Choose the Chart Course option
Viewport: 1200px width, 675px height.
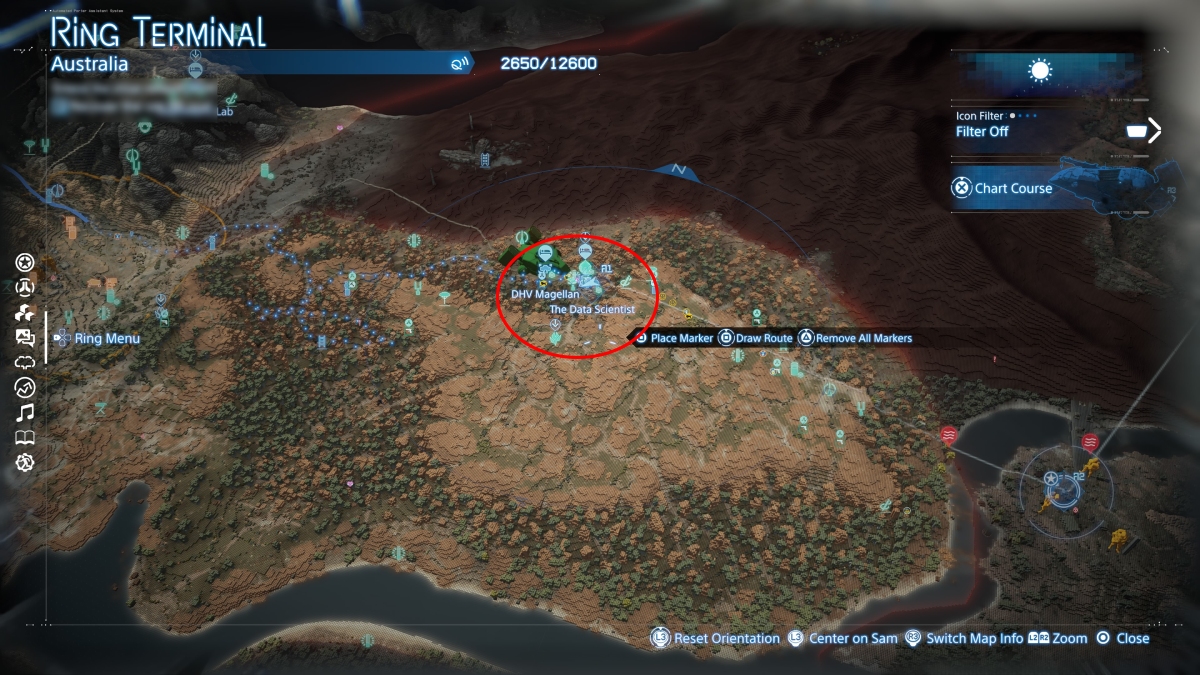1001,188
